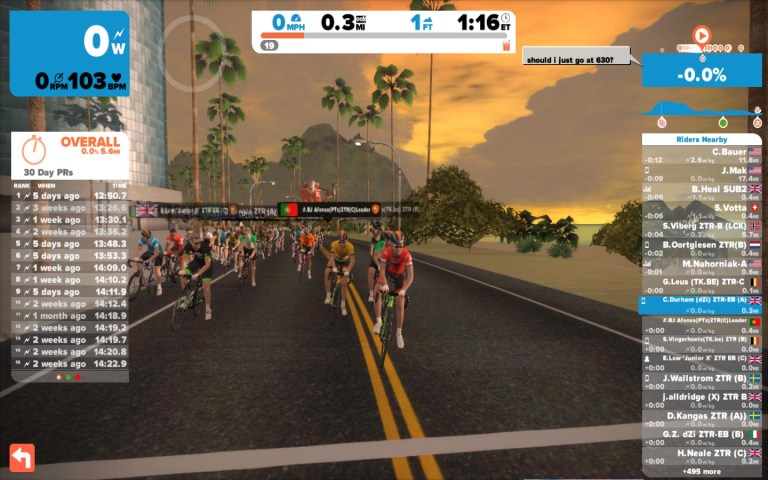Select the first-ranked 12:50.7 PR row
The width and height of the screenshot is (768, 480).
tap(70, 195)
